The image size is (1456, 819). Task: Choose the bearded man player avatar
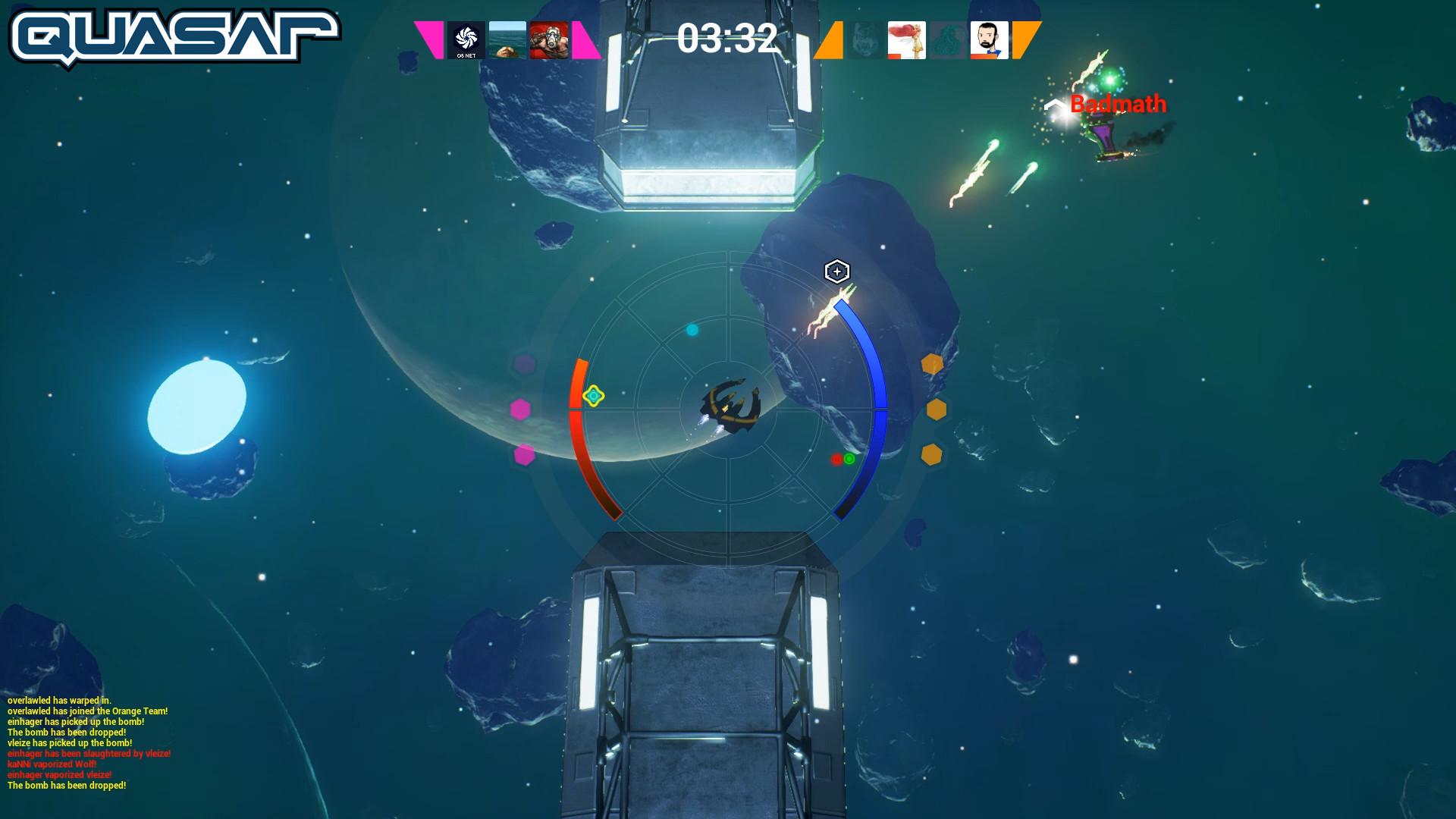[x=989, y=40]
